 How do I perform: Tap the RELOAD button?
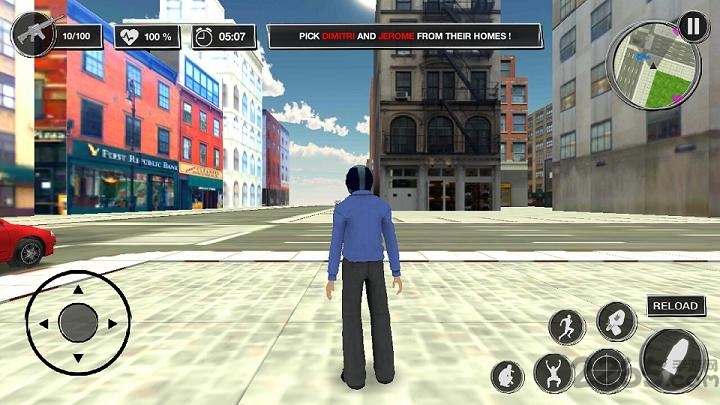click(675, 306)
